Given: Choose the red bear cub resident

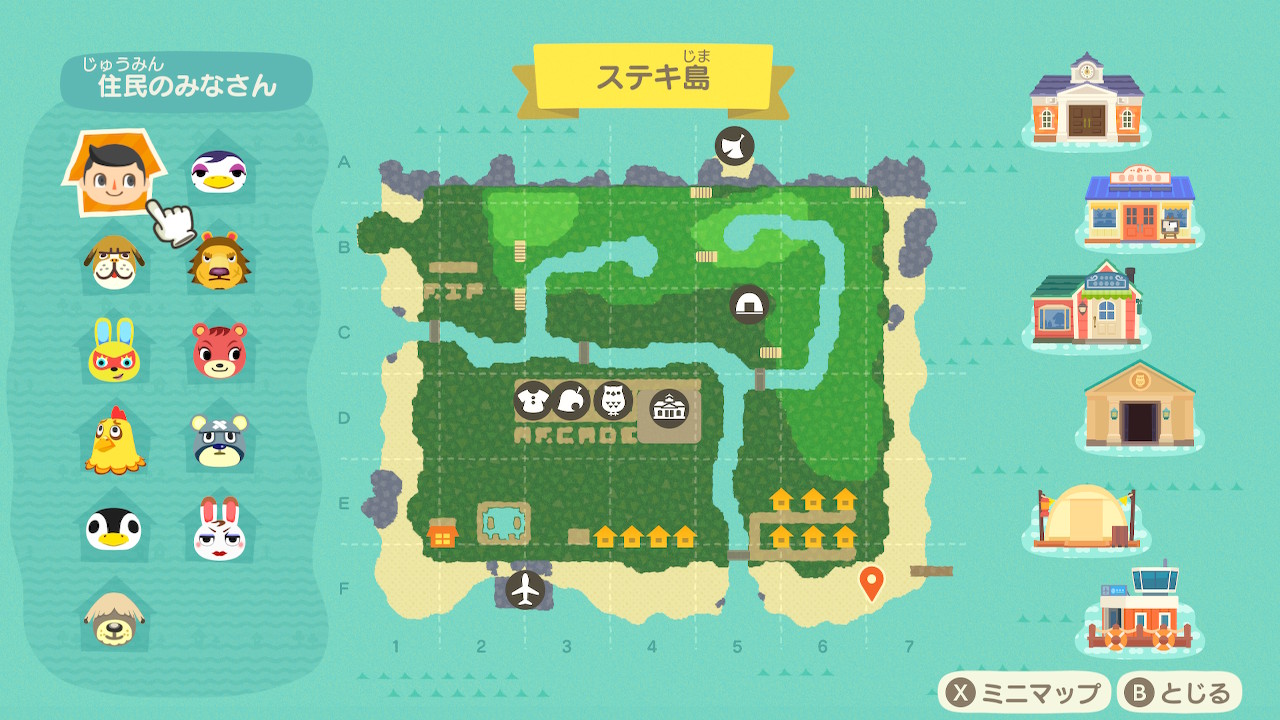Looking at the screenshot, I should click(219, 350).
